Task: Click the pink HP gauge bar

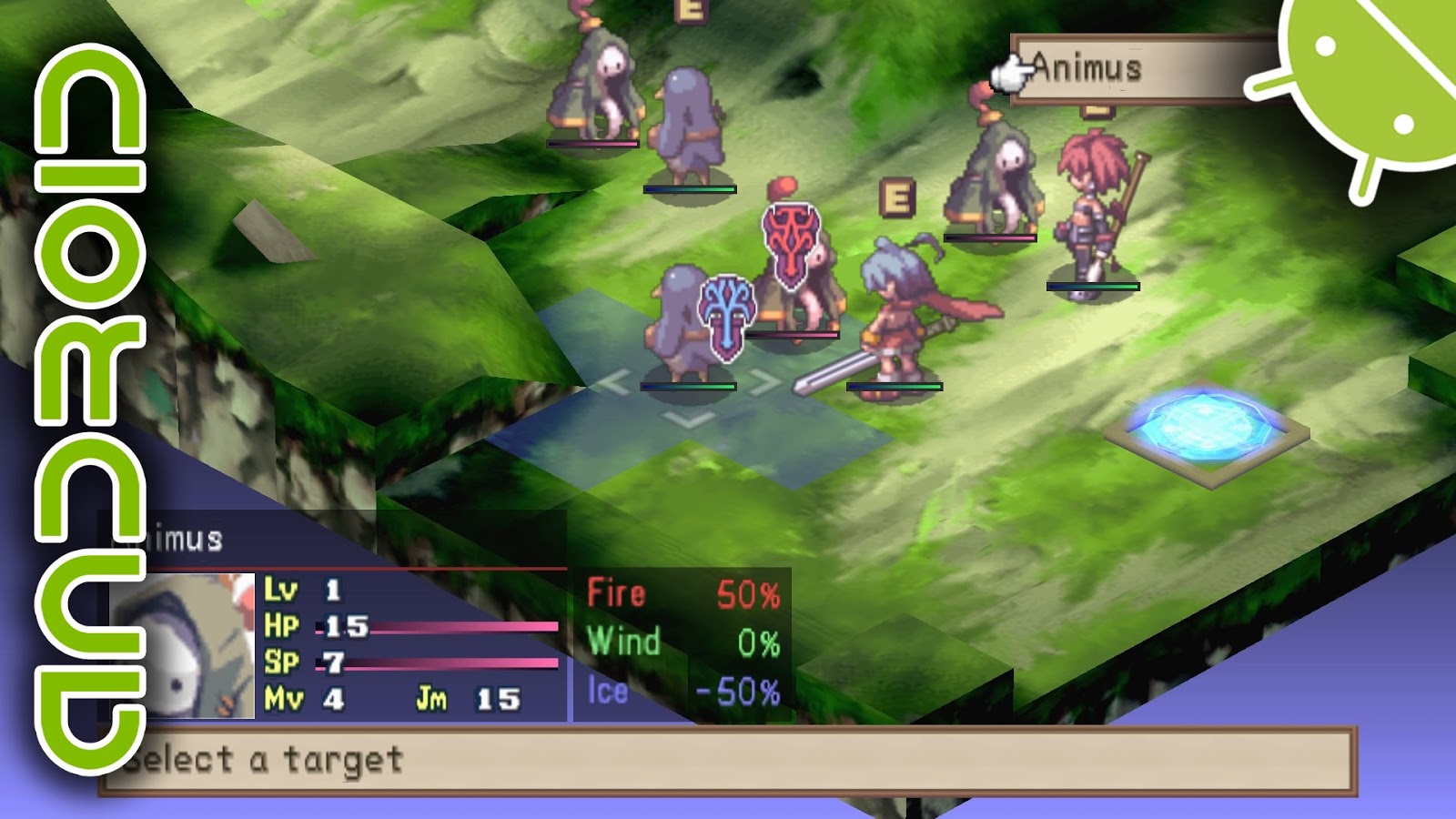Action: pos(437,628)
